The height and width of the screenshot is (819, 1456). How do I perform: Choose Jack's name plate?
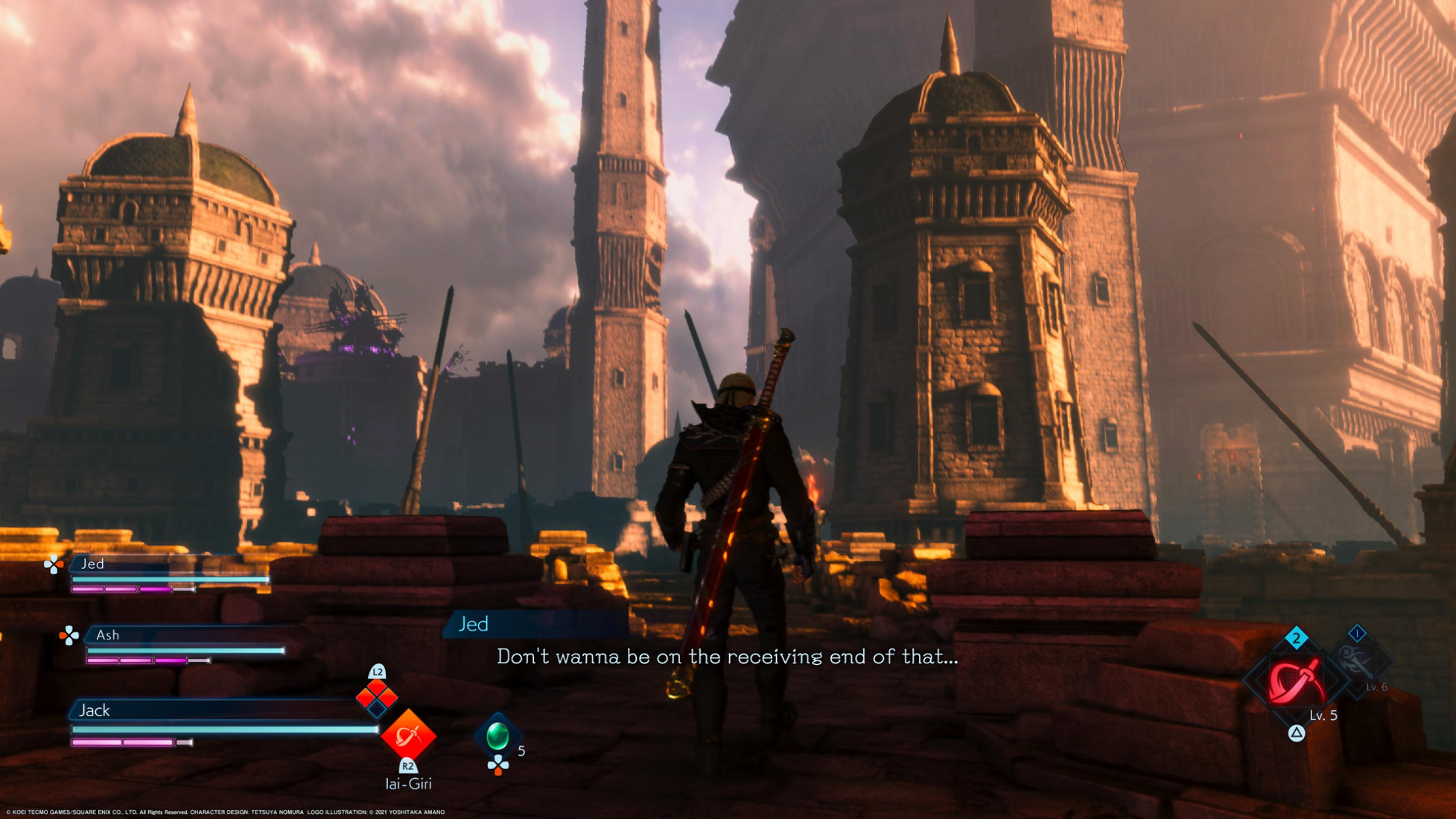point(95,710)
